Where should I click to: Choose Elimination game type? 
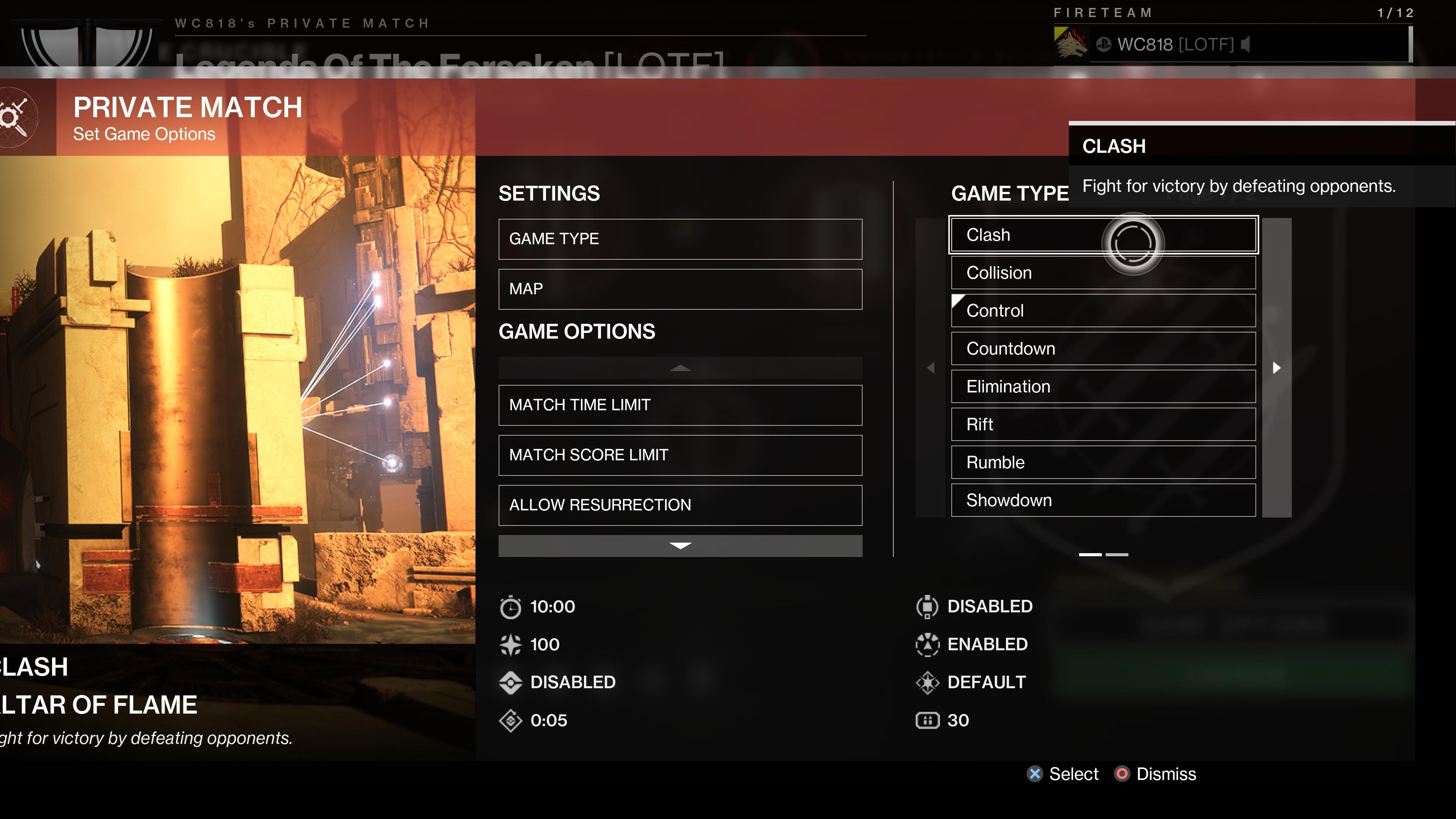[x=1103, y=387]
